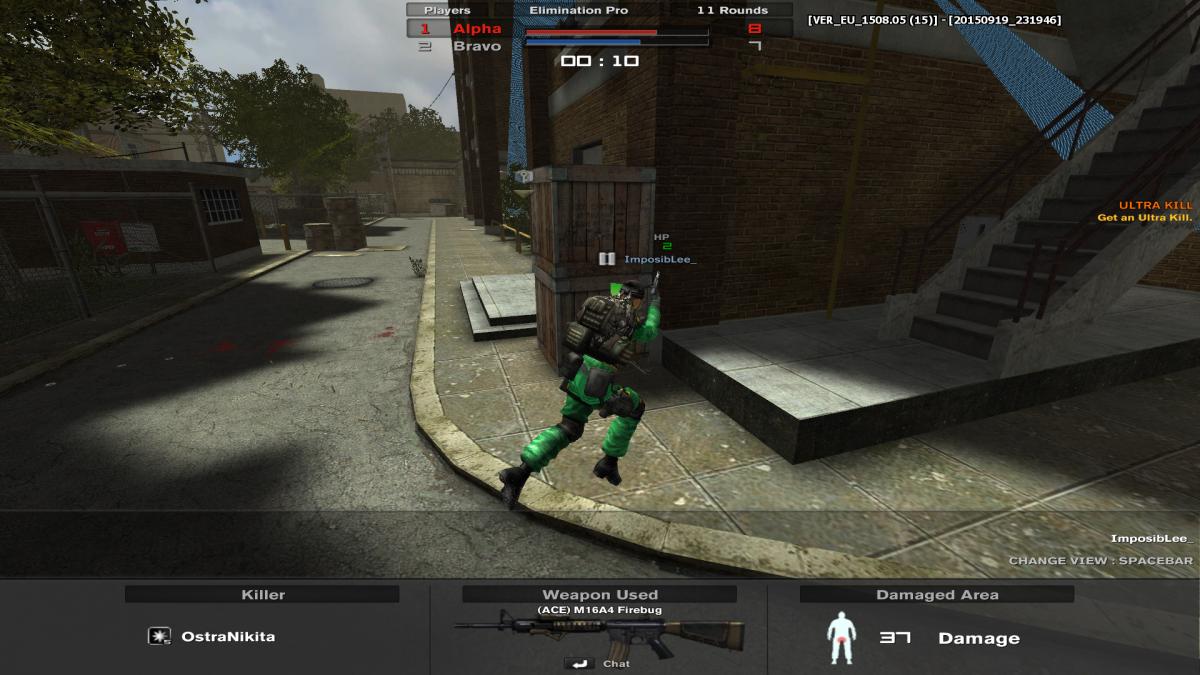The height and width of the screenshot is (675, 1200).
Task: Open the Ultra Kill mission tracker
Action: pos(1155,211)
